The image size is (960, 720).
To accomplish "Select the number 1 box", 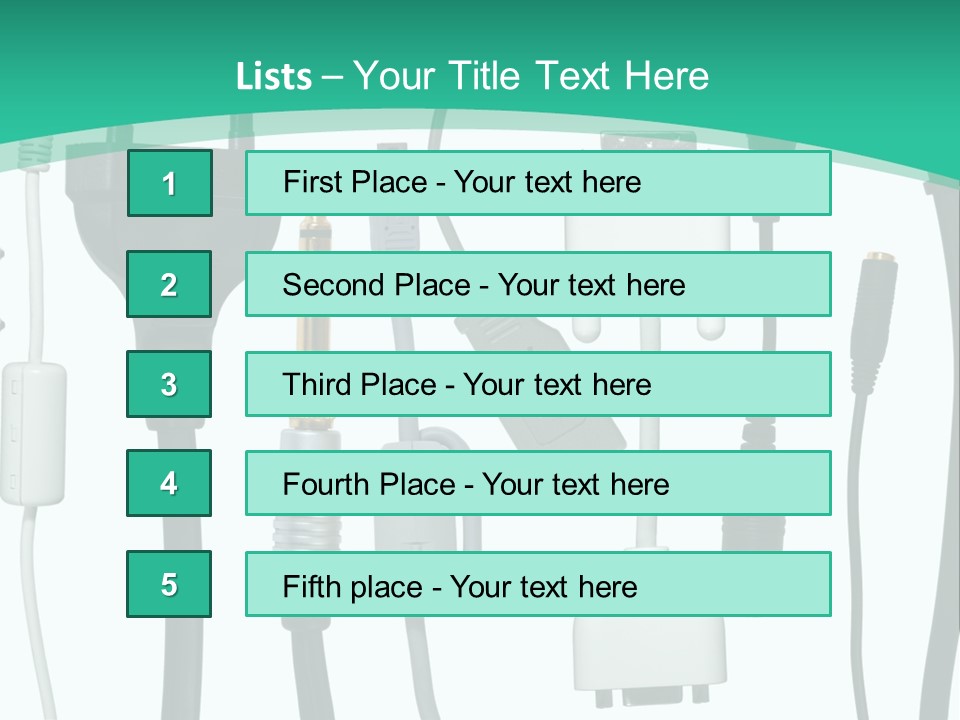I will (169, 183).
